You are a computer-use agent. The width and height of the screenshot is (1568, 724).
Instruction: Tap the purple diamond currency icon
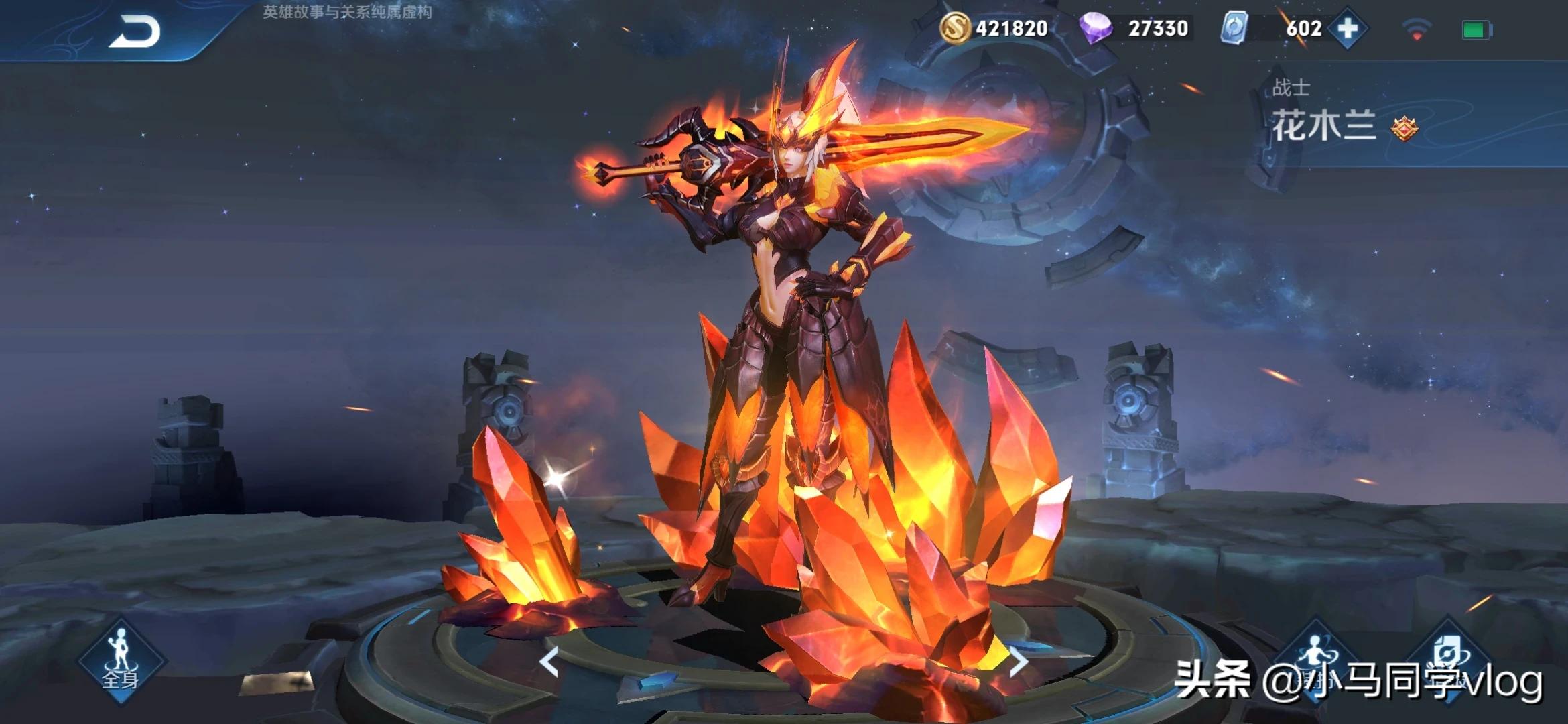pyautogui.click(x=1096, y=29)
